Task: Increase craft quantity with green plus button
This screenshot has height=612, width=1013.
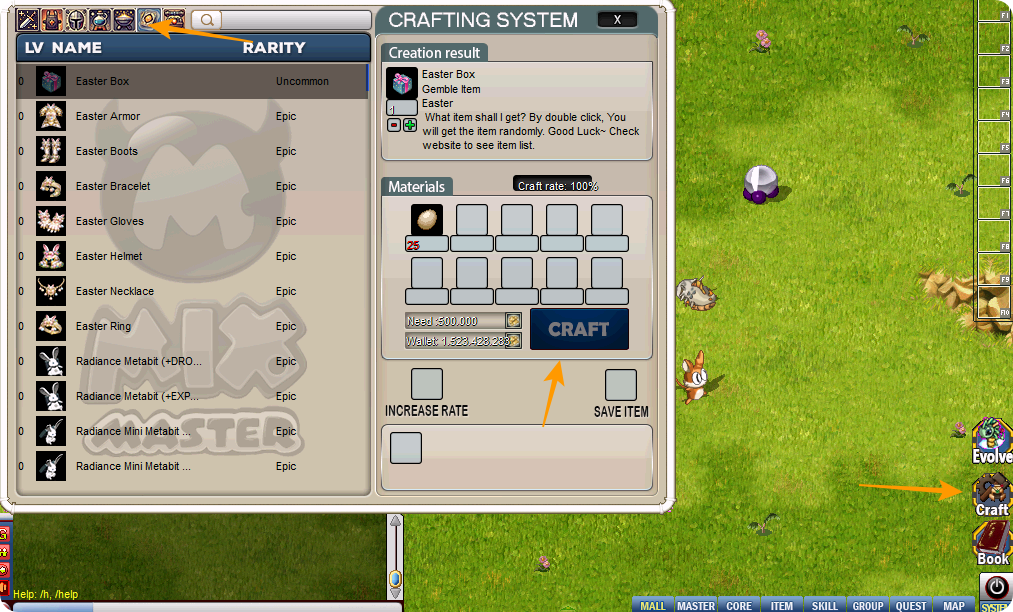Action: pos(410,125)
